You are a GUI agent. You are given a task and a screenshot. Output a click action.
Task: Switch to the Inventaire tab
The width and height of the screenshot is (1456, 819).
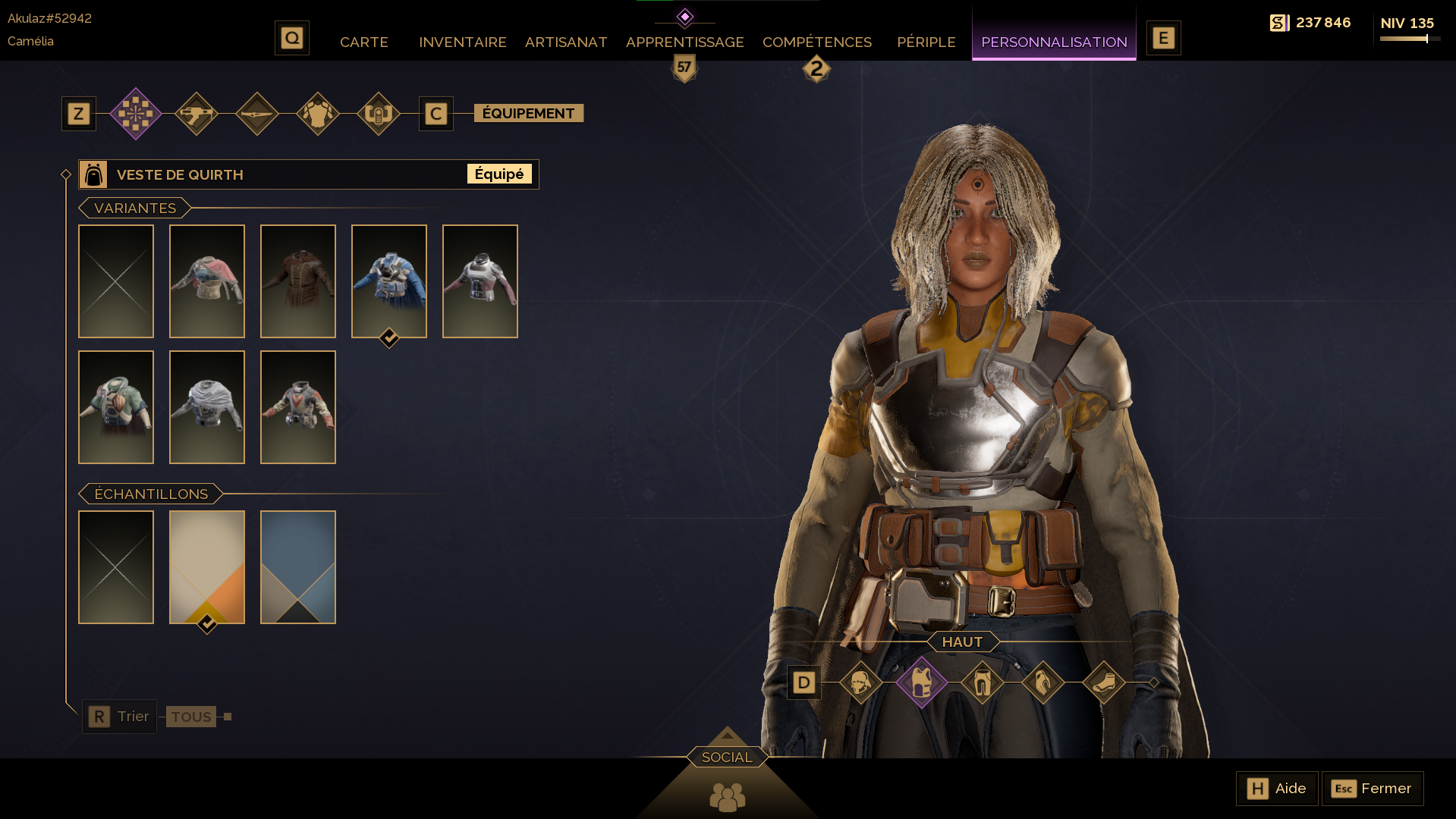point(462,42)
